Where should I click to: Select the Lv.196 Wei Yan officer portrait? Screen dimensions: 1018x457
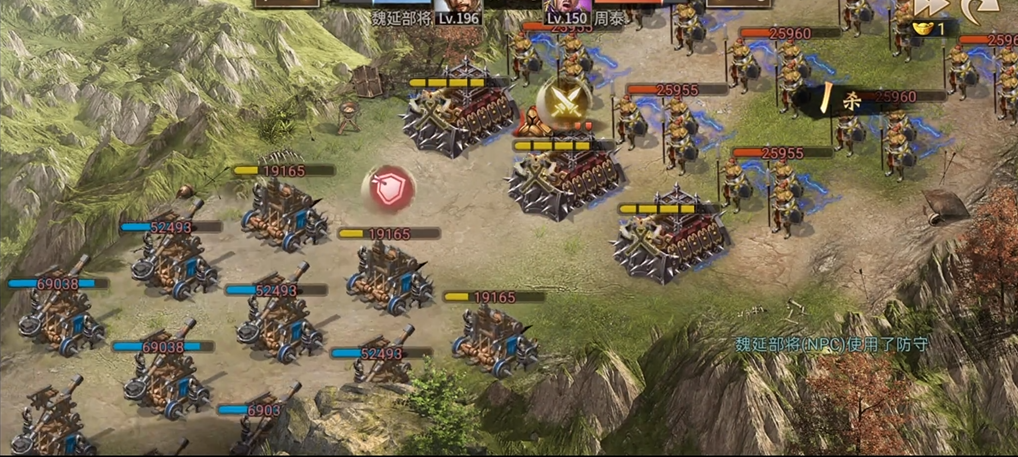(x=457, y=6)
